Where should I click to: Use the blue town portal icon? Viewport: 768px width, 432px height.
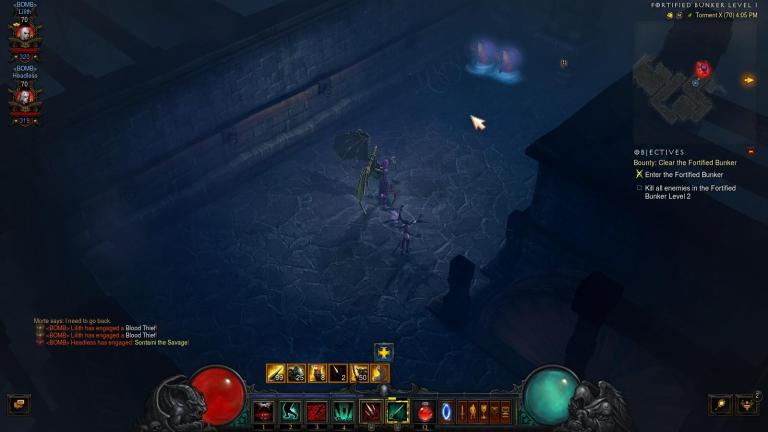tap(447, 411)
